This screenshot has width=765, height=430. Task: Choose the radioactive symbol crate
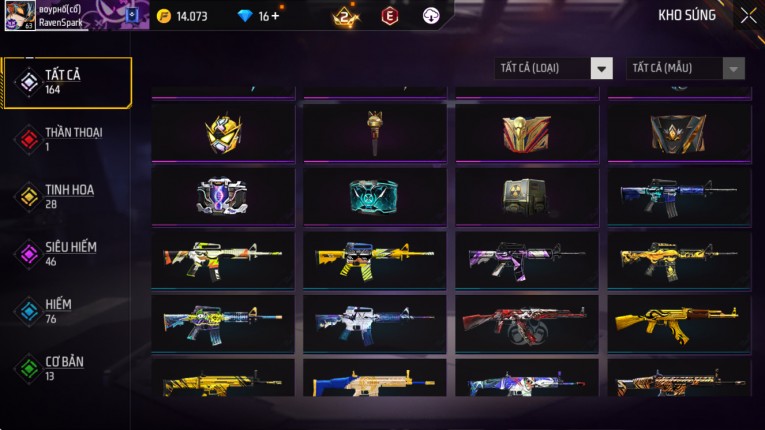(x=527, y=195)
